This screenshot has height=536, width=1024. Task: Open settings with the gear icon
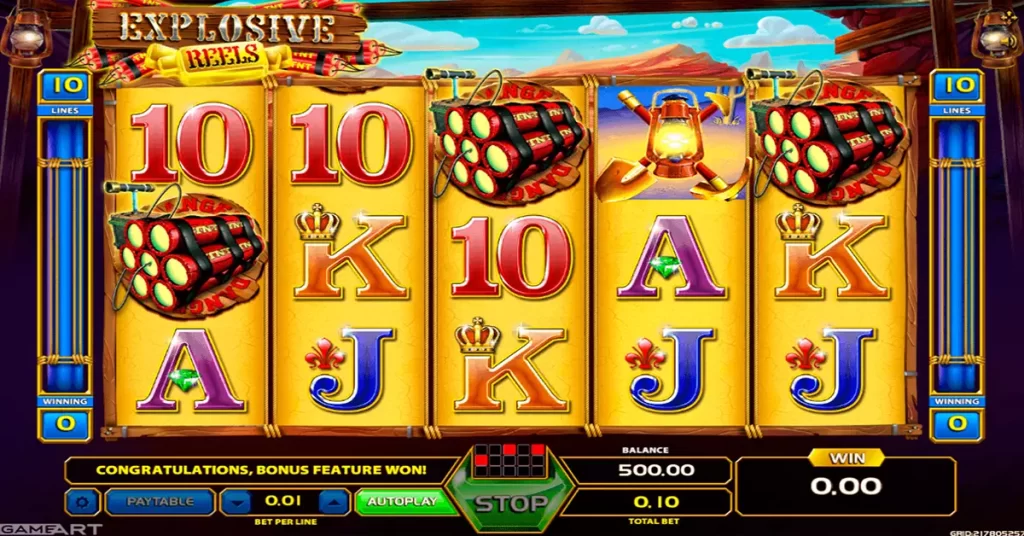coord(82,501)
